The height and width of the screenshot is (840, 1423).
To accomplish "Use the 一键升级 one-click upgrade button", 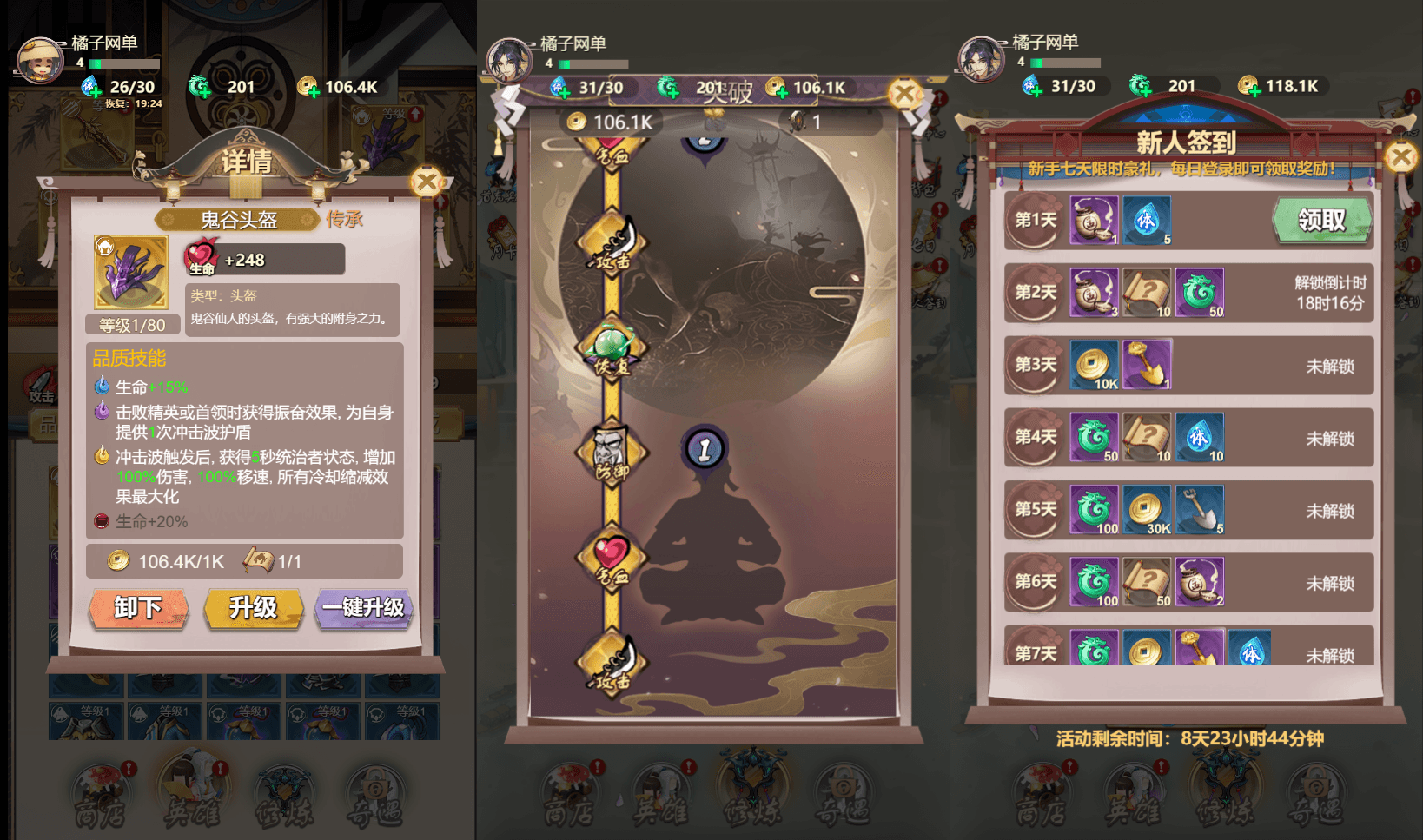I will 364,609.
